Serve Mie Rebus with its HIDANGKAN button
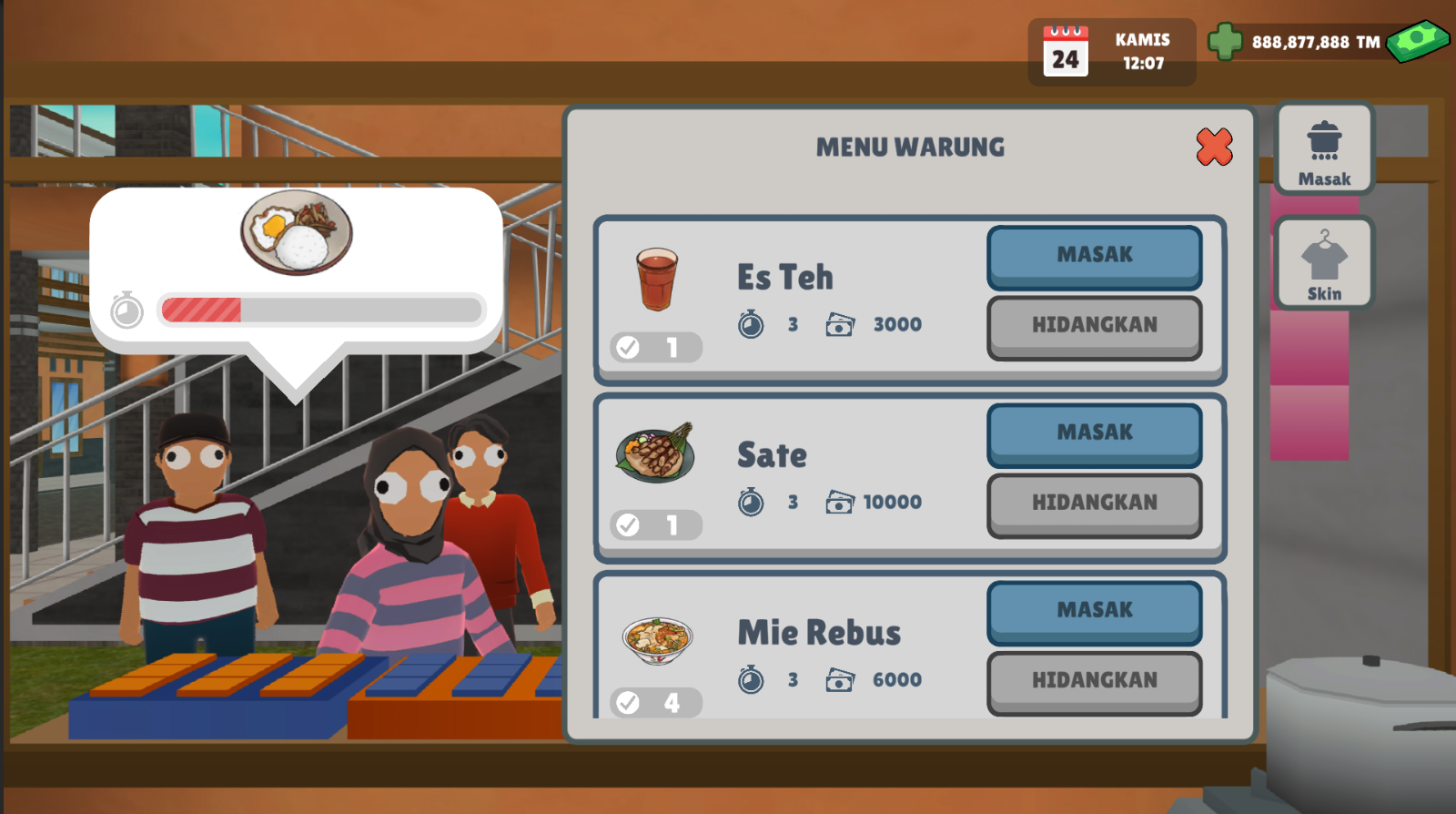This screenshot has width=1456, height=814. (x=1094, y=680)
